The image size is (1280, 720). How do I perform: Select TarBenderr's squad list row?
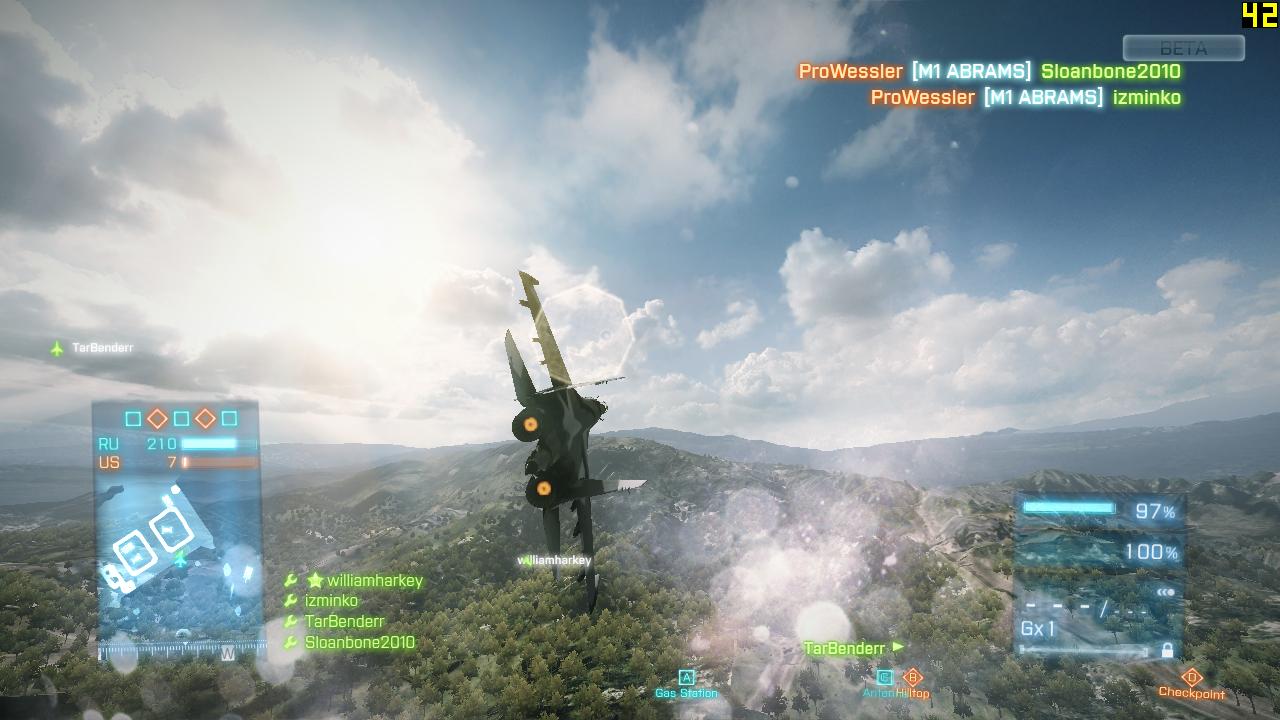click(x=344, y=622)
